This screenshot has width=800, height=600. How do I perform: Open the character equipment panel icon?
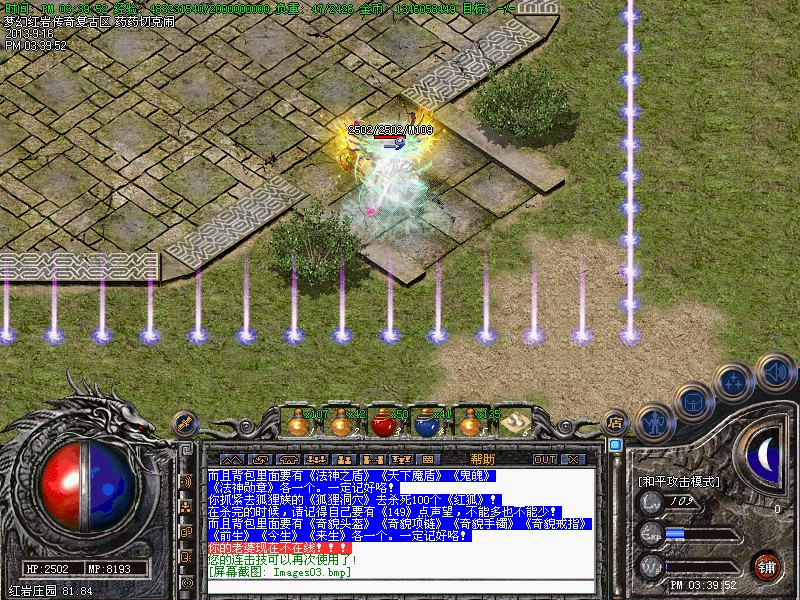[652, 423]
